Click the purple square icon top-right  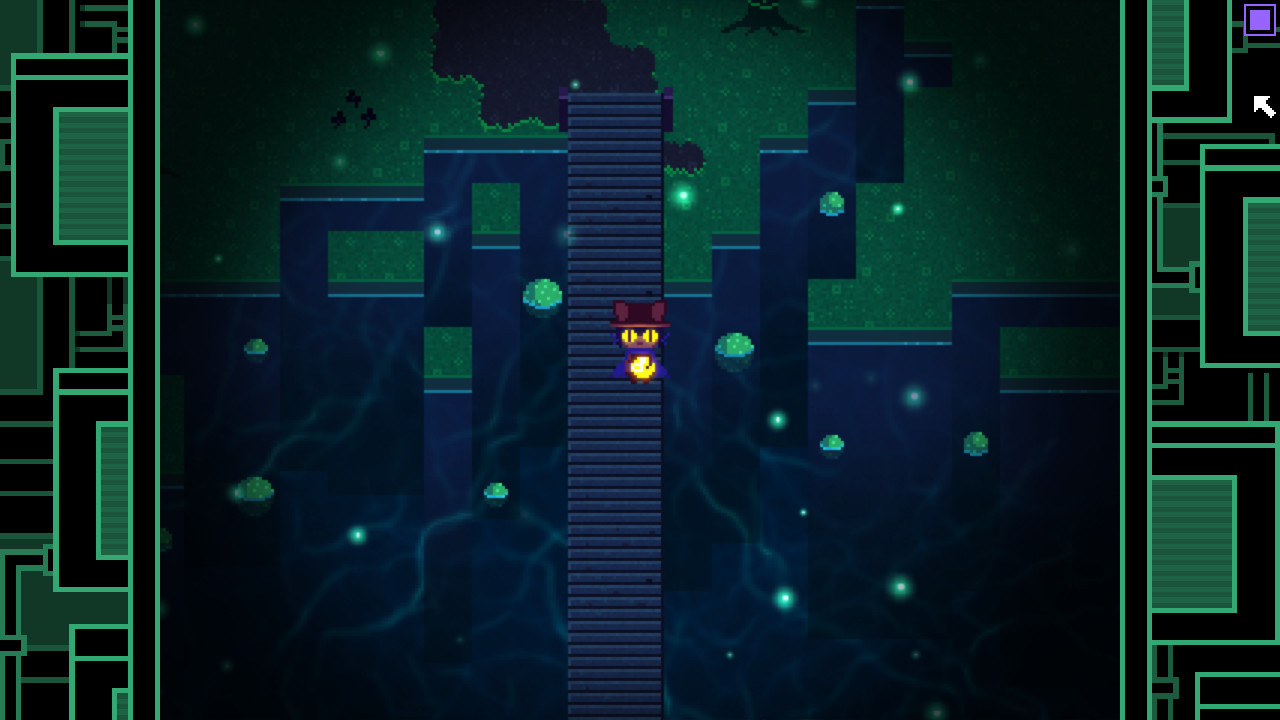(x=1258, y=17)
